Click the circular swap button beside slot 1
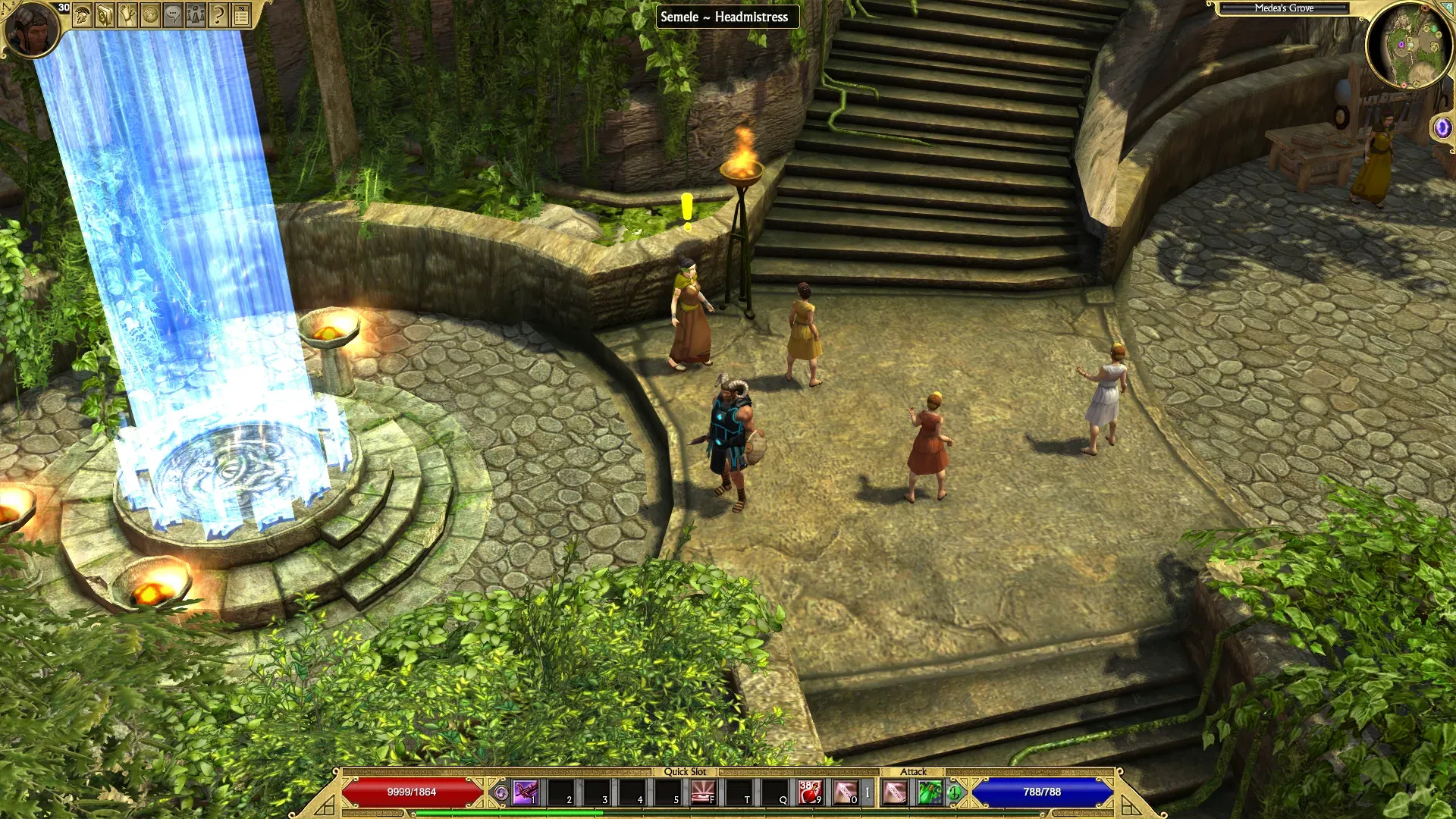Image resolution: width=1456 pixels, height=819 pixels. (500, 793)
